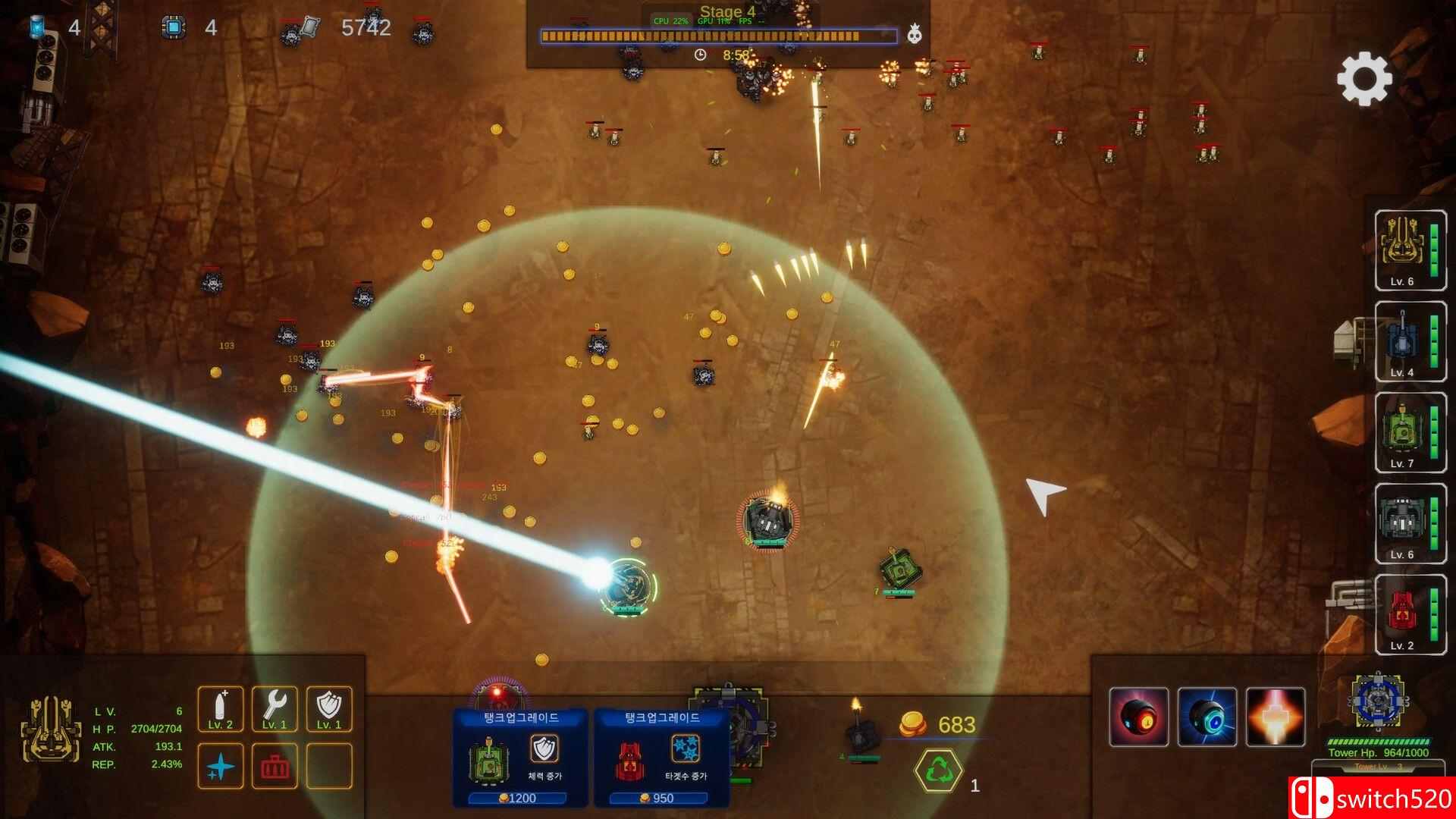Activate the blue orb bomb skill
This screenshot has width=1456, height=819.
click(x=1207, y=717)
